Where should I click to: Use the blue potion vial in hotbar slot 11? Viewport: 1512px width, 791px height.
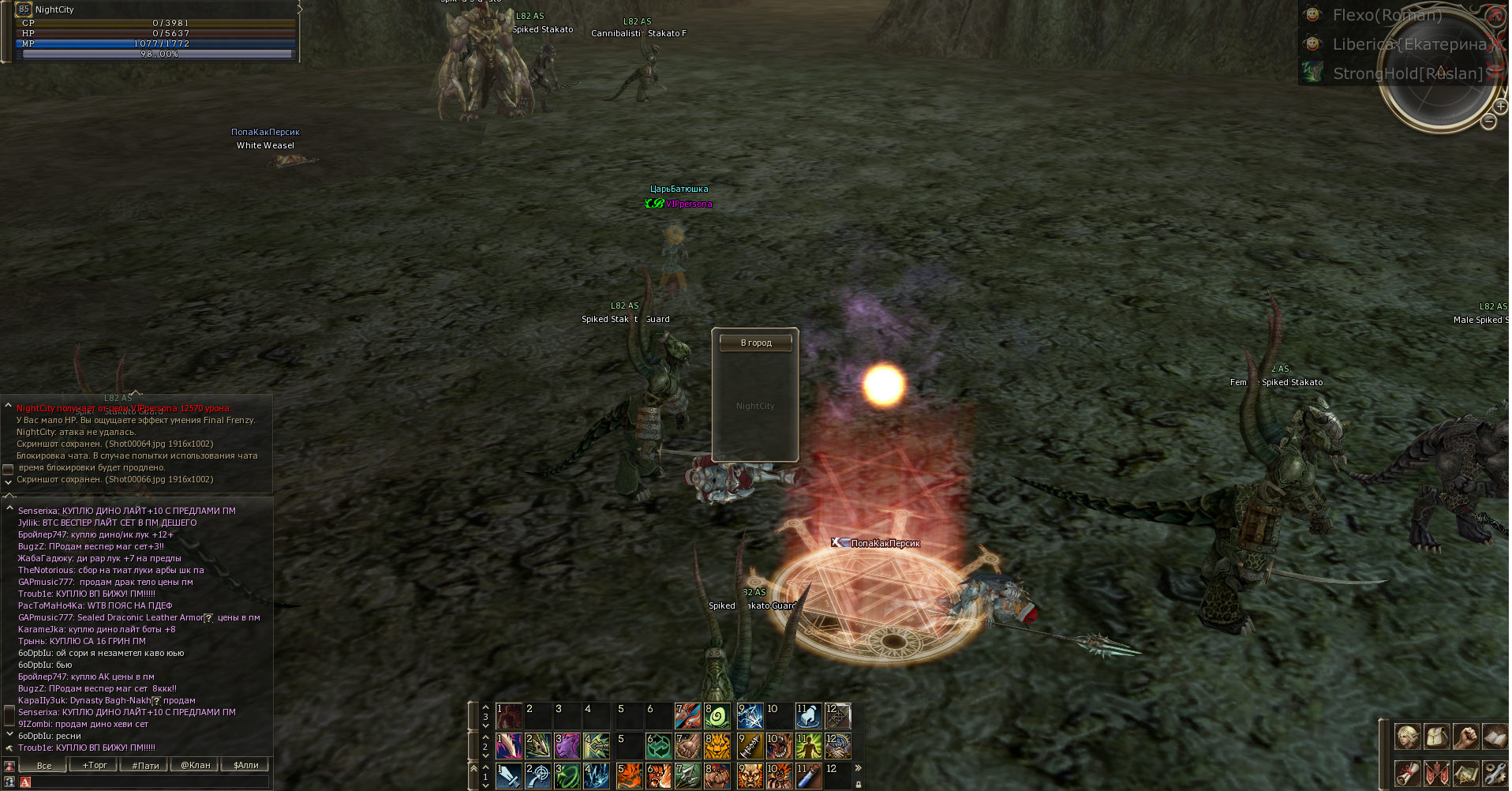(809, 776)
